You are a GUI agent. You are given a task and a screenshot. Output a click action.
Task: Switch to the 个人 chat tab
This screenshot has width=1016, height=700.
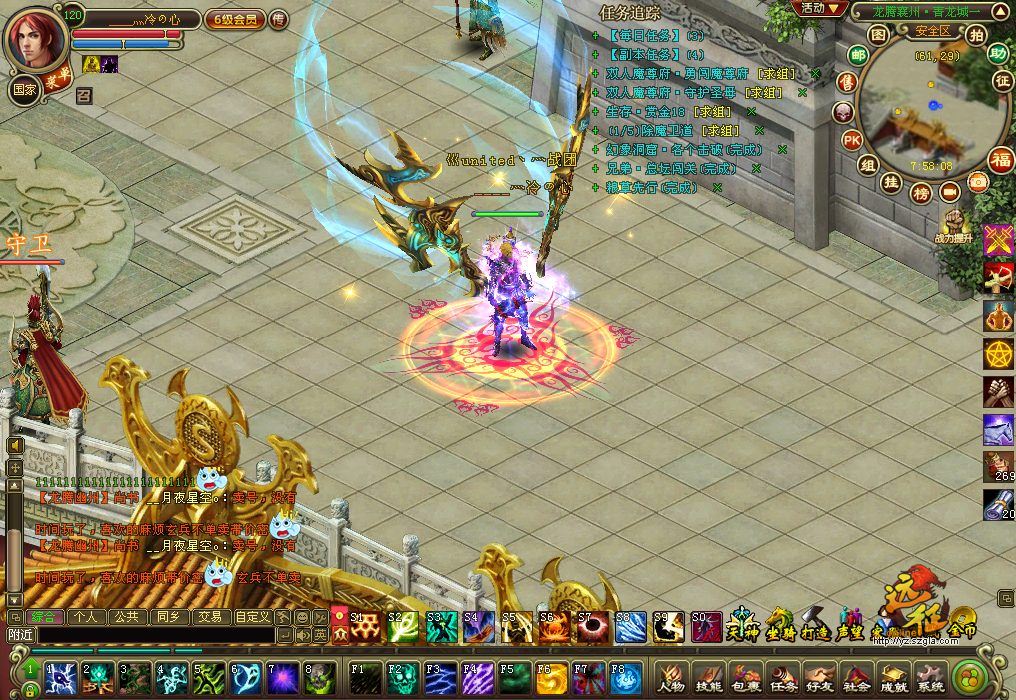87,617
